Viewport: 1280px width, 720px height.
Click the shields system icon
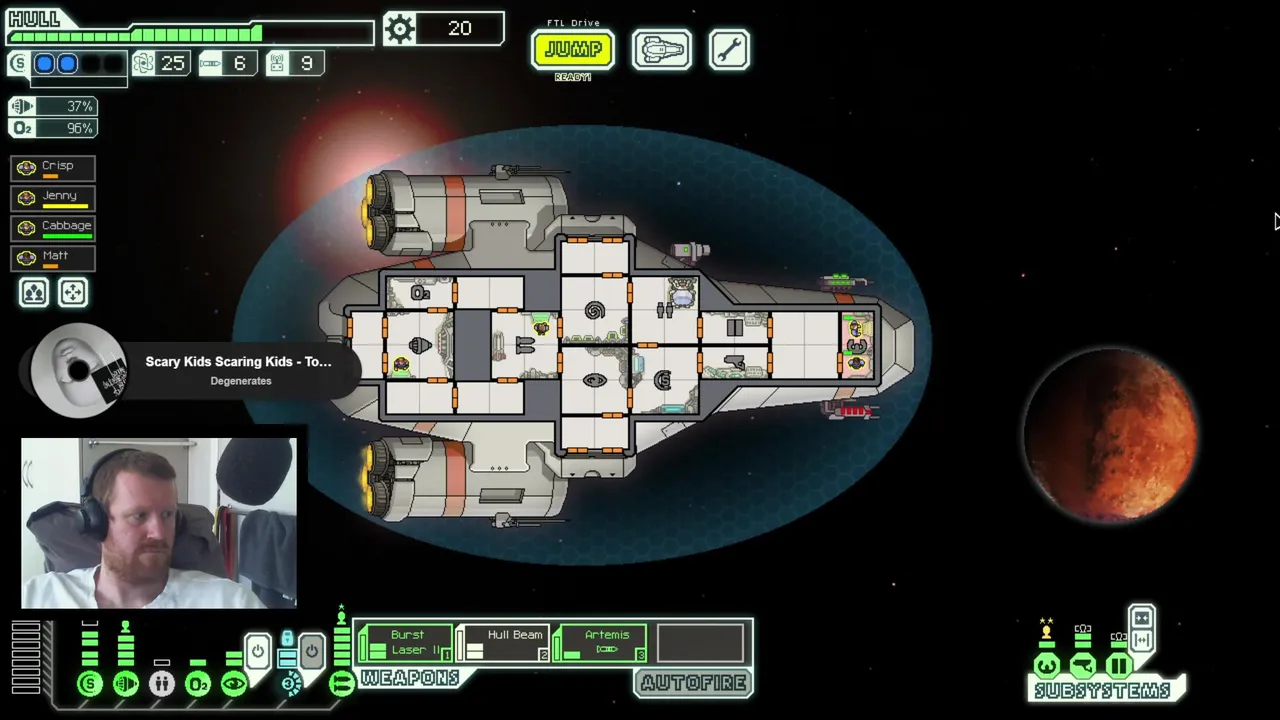click(90, 684)
